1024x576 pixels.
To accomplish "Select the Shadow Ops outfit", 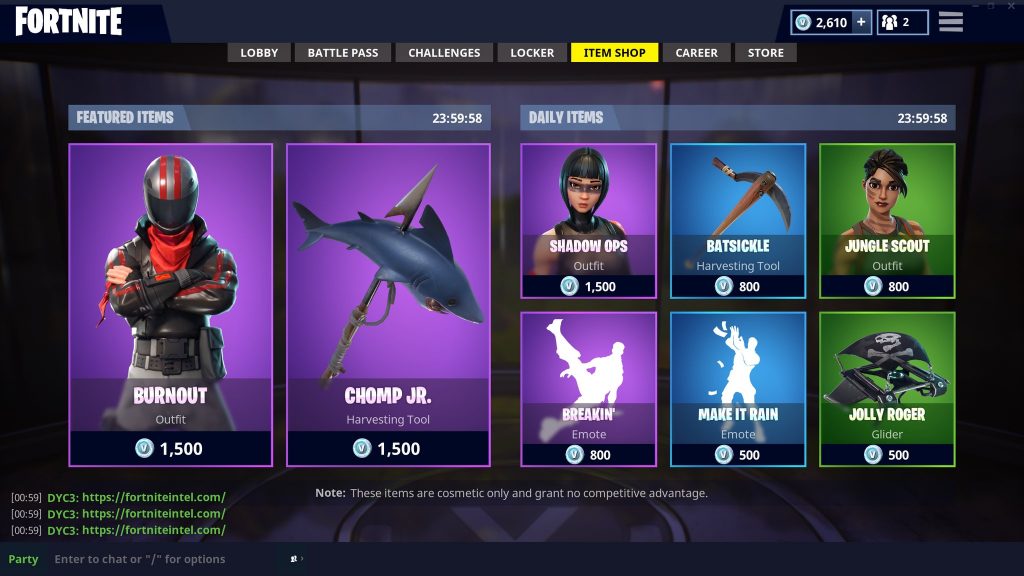I will (x=588, y=221).
